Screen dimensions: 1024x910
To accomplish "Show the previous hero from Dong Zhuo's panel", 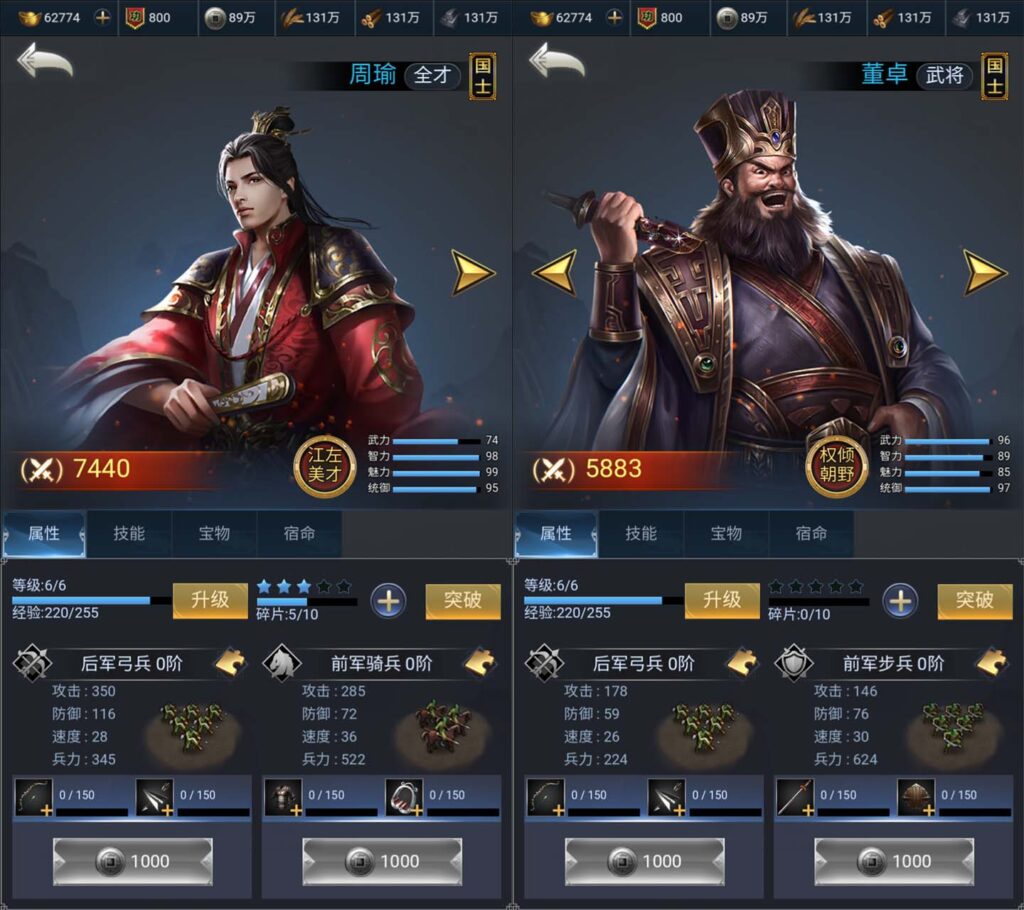I will coord(553,272).
